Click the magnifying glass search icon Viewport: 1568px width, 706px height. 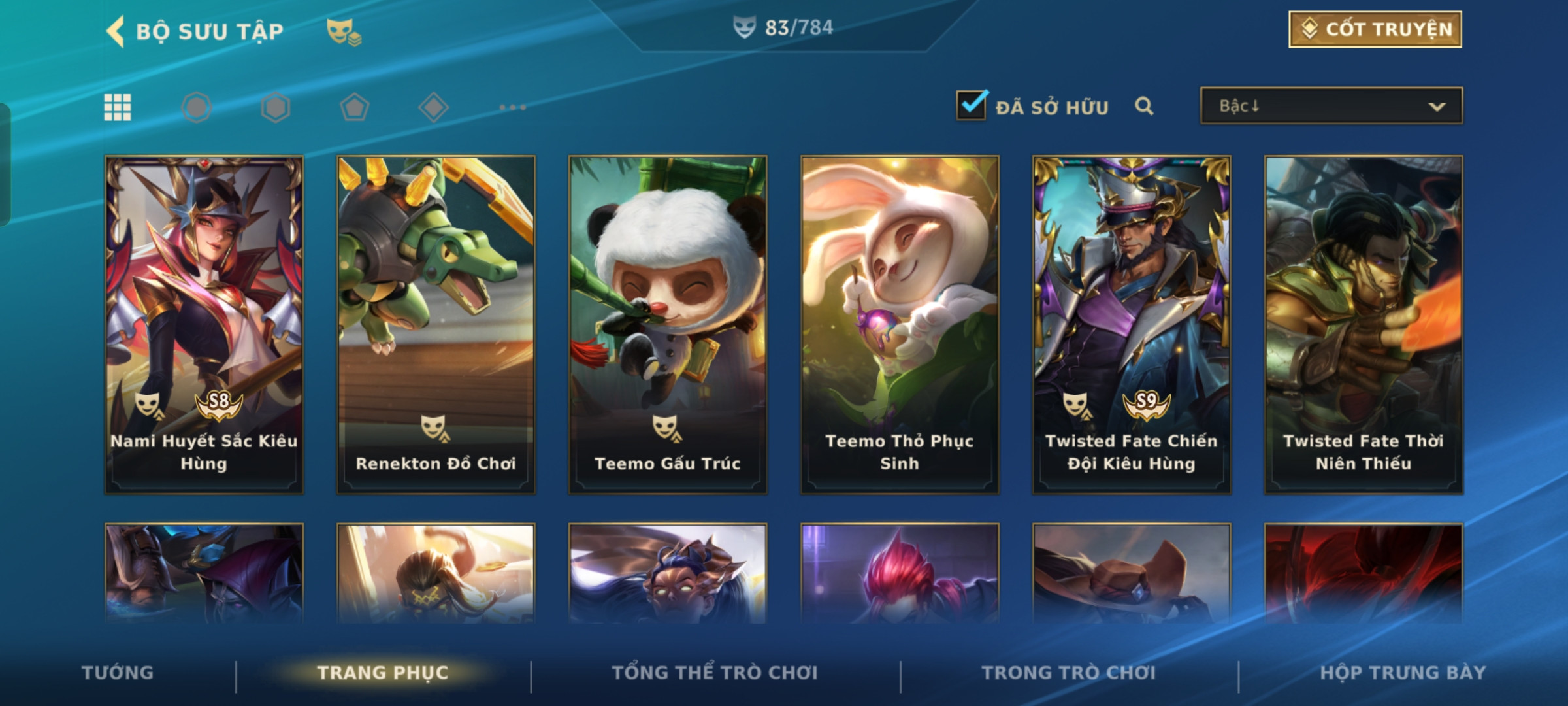1144,106
